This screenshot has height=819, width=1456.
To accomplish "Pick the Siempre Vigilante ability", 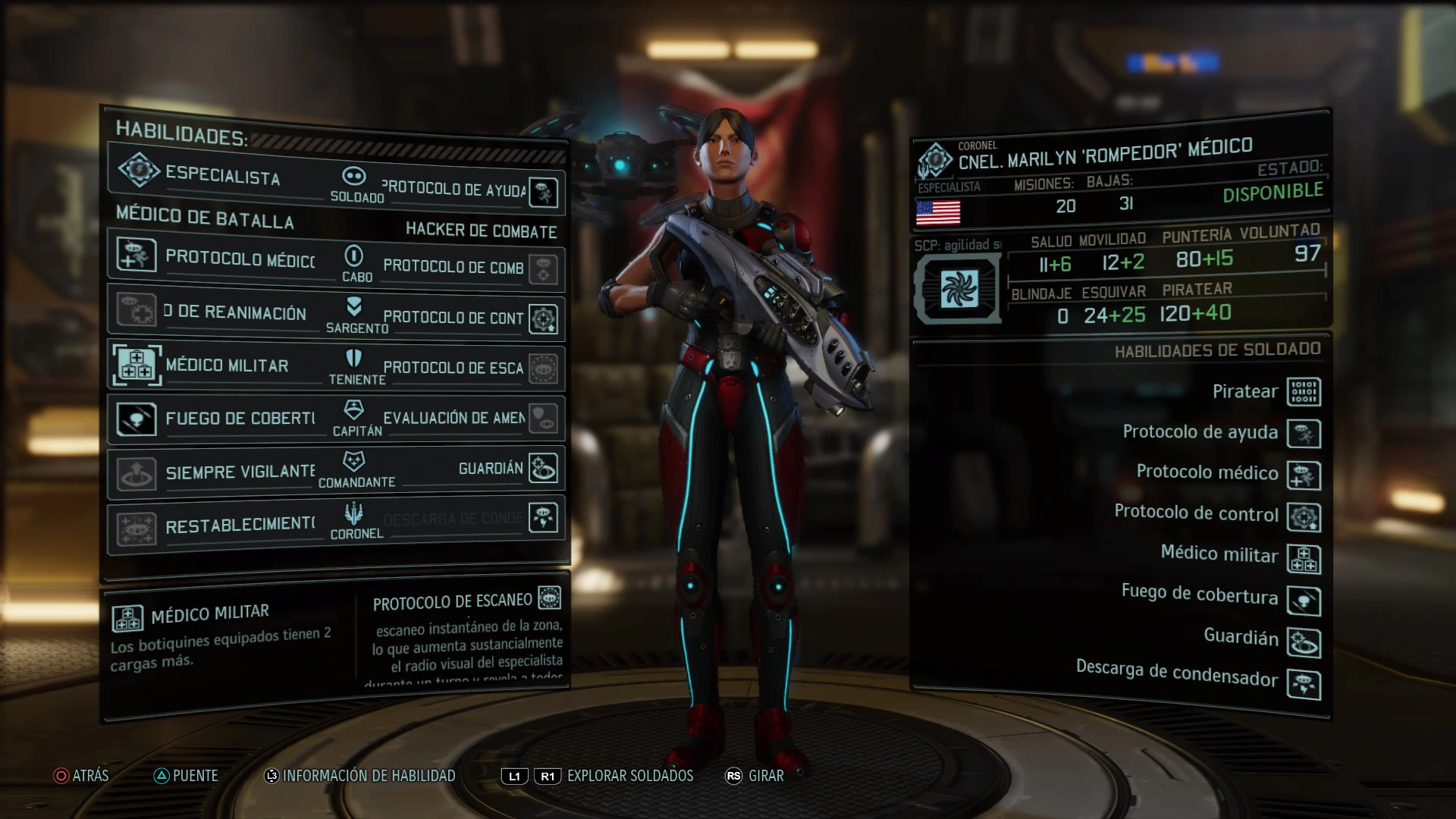I will click(x=220, y=472).
